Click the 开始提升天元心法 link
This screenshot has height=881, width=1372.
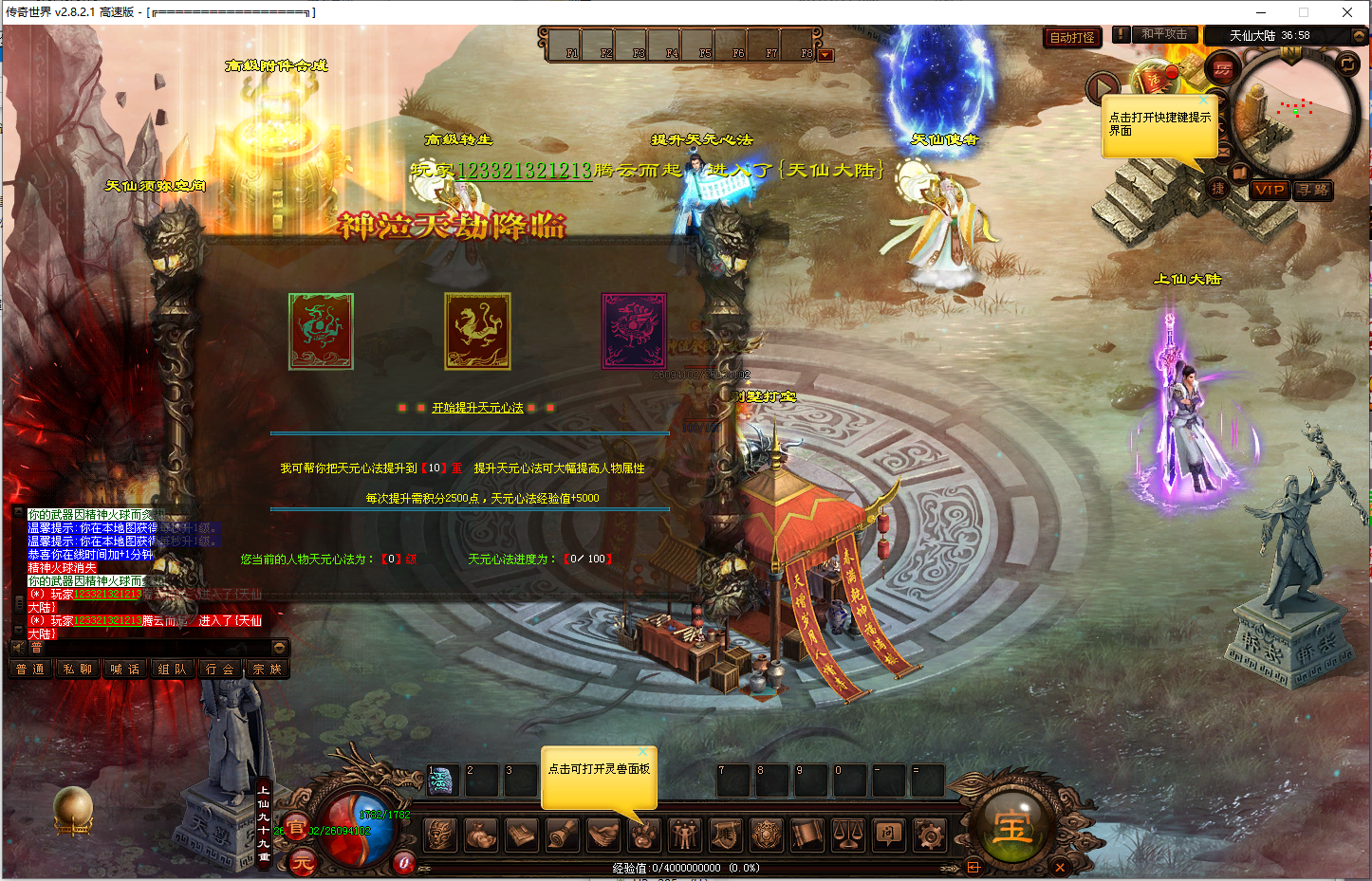(477, 408)
